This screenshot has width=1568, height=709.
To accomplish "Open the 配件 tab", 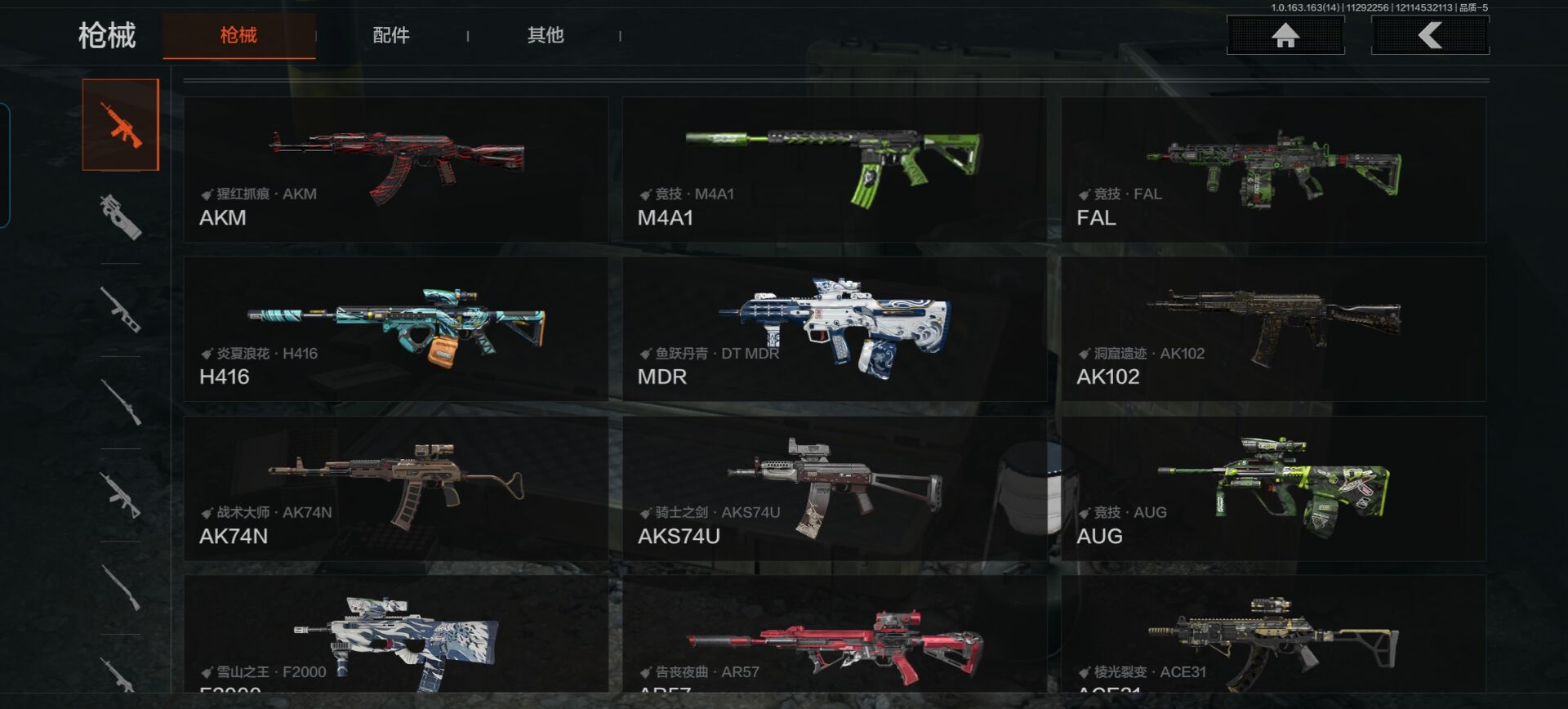I will (x=391, y=35).
